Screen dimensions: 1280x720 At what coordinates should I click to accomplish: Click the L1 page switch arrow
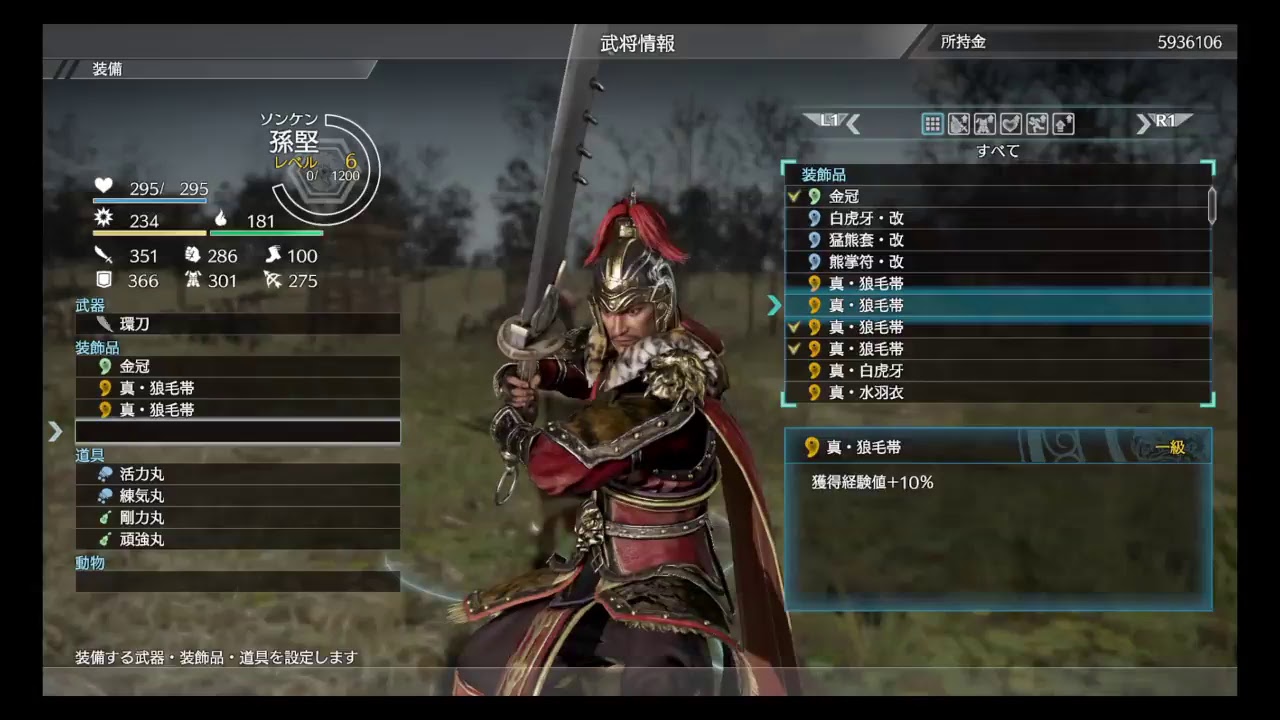pos(827,120)
